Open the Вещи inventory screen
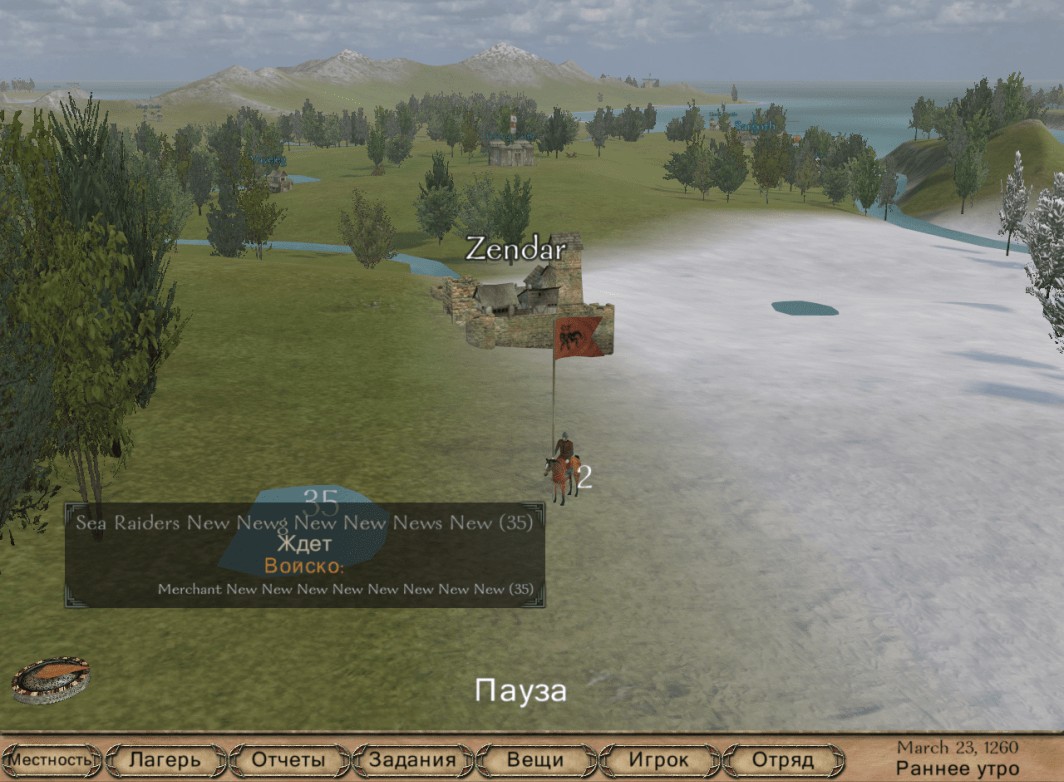The height and width of the screenshot is (782, 1064). coord(536,760)
